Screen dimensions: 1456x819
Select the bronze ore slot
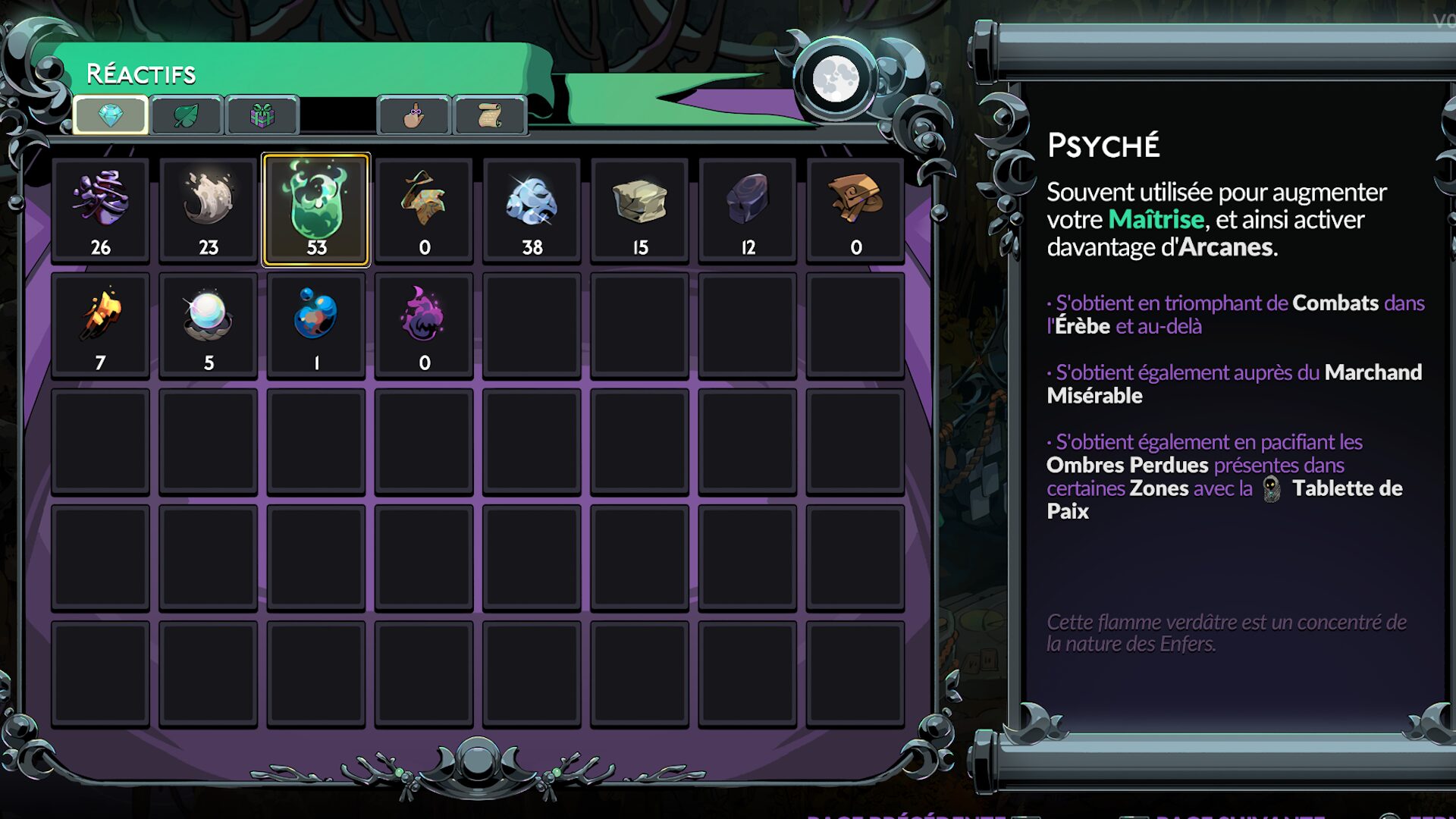[x=855, y=209]
